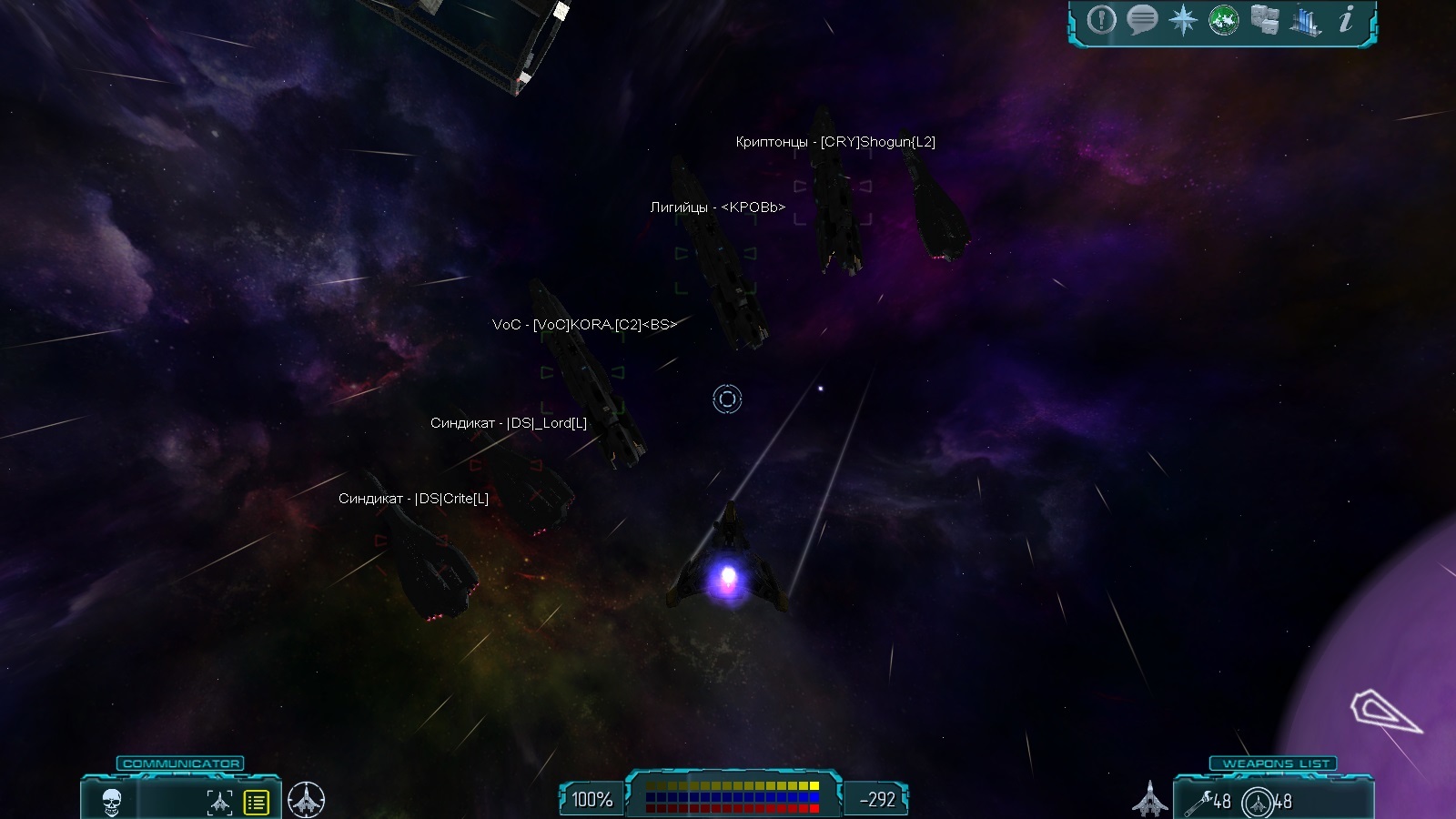The height and width of the screenshot is (819, 1456).
Task: Target the [VoC]KORA.[C2]<BS> ship label
Action: click(x=584, y=325)
